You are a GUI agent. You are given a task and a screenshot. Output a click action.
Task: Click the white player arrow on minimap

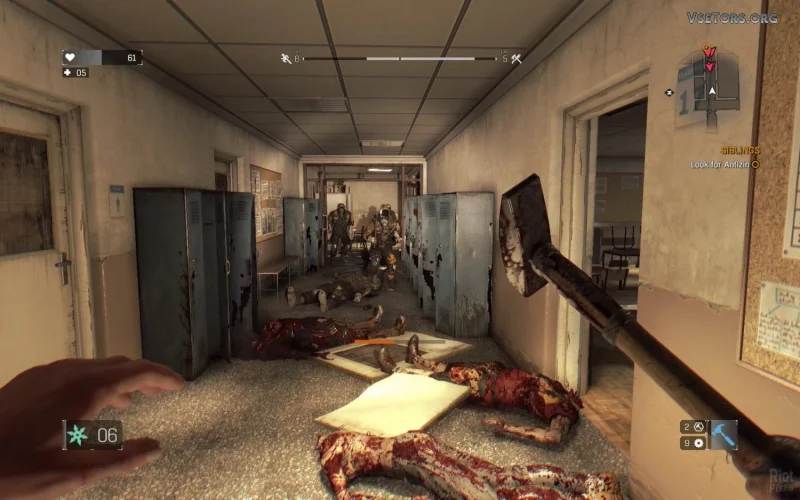click(x=712, y=90)
